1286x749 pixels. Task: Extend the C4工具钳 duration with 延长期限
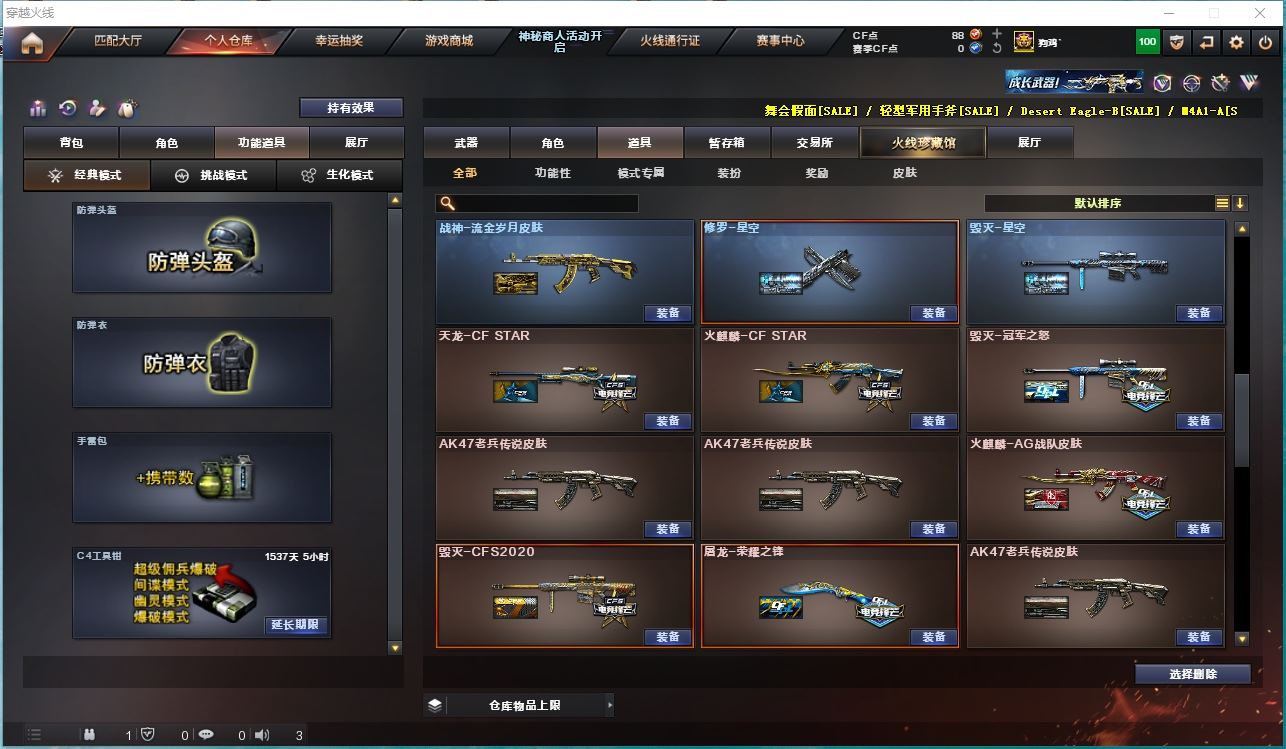click(295, 625)
